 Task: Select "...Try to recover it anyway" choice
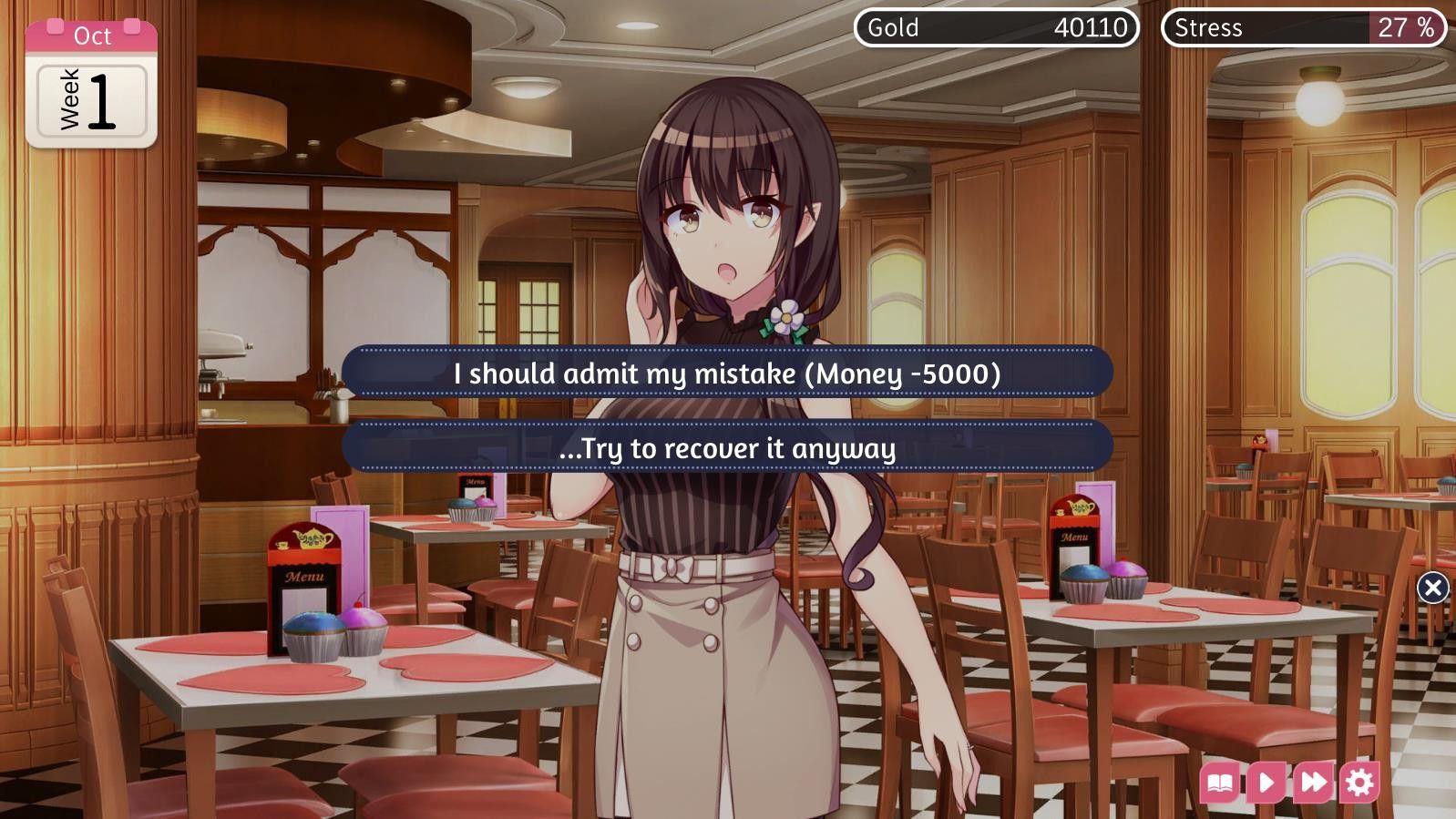727,447
